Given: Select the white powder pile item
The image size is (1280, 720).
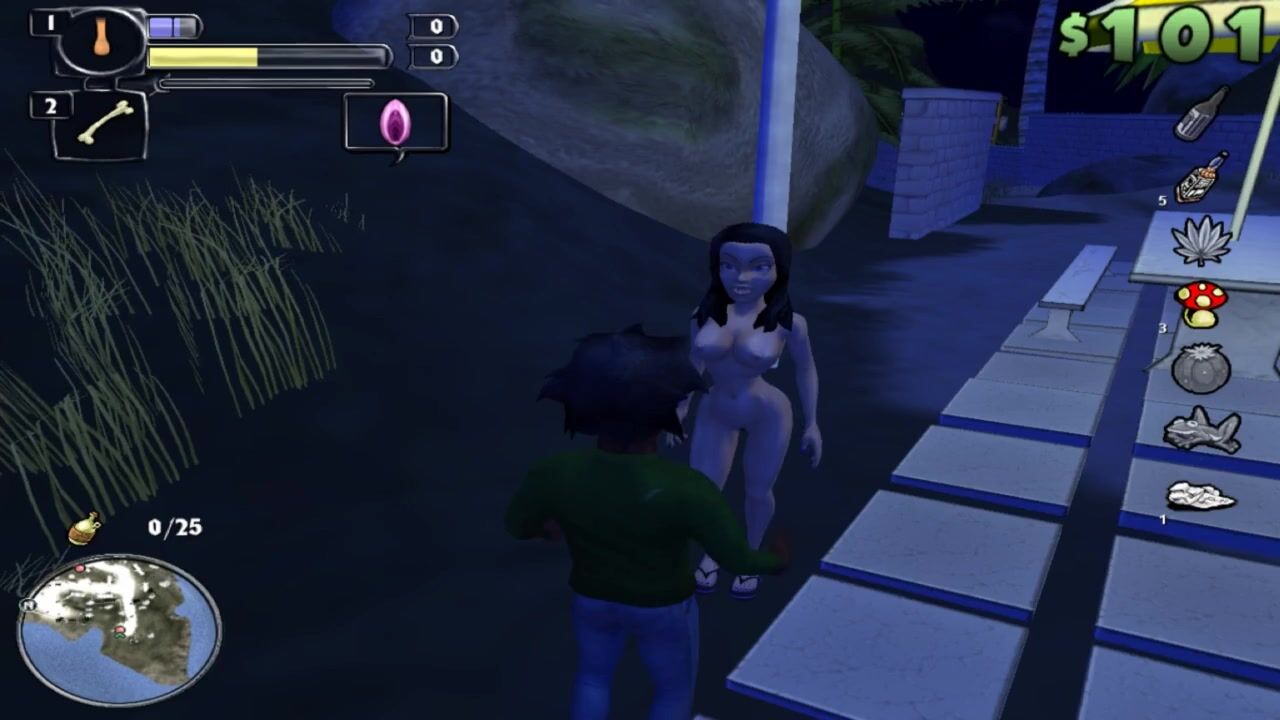Looking at the screenshot, I should (x=1200, y=496).
